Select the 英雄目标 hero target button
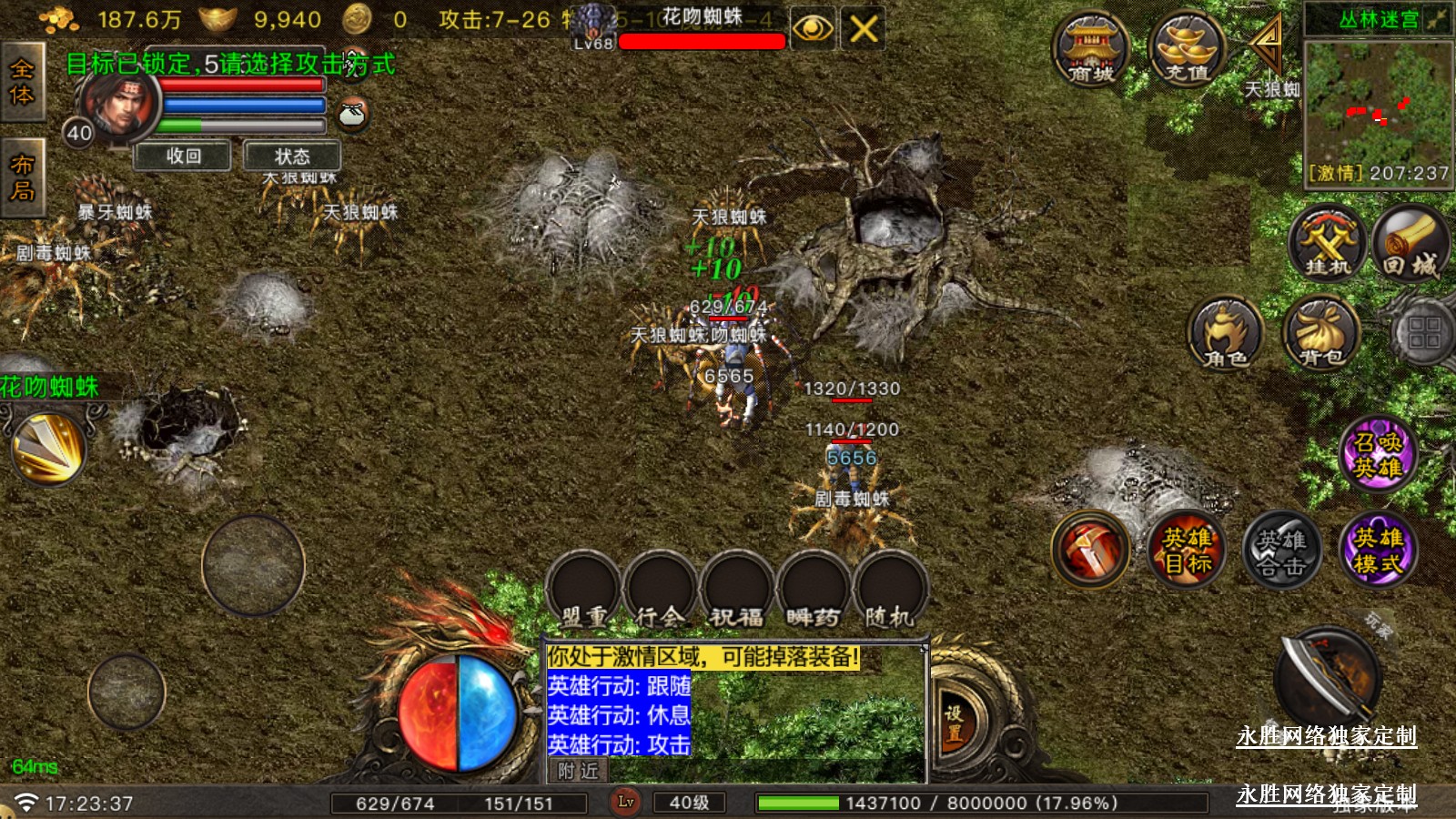This screenshot has width=1456, height=819. coord(1187,551)
